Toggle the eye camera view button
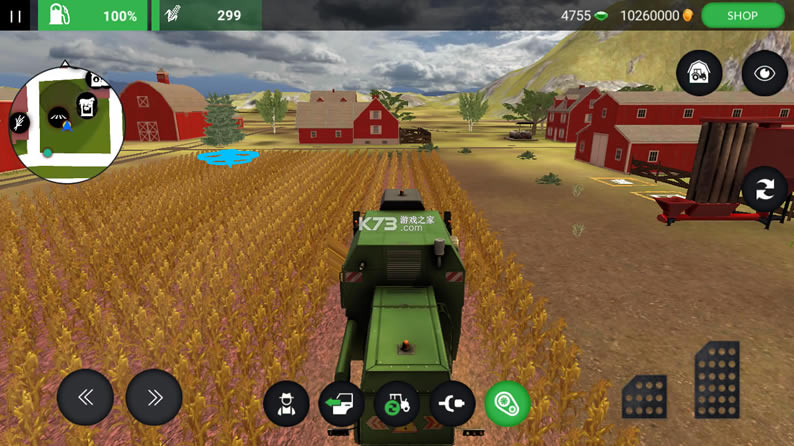This screenshot has width=794, height=446. pos(764,74)
